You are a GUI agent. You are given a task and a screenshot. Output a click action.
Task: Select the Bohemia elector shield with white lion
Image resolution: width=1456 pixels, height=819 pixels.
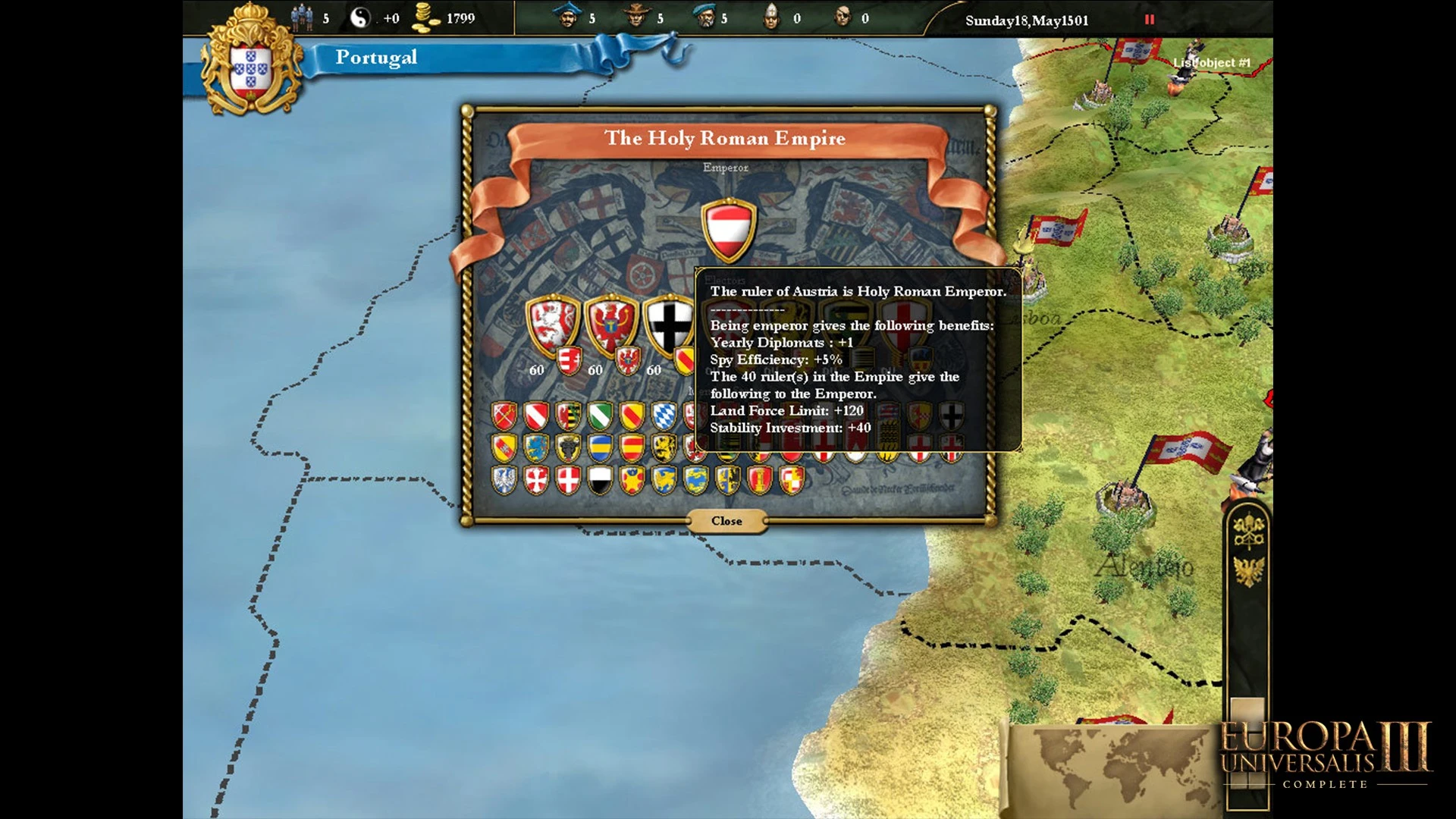point(553,325)
